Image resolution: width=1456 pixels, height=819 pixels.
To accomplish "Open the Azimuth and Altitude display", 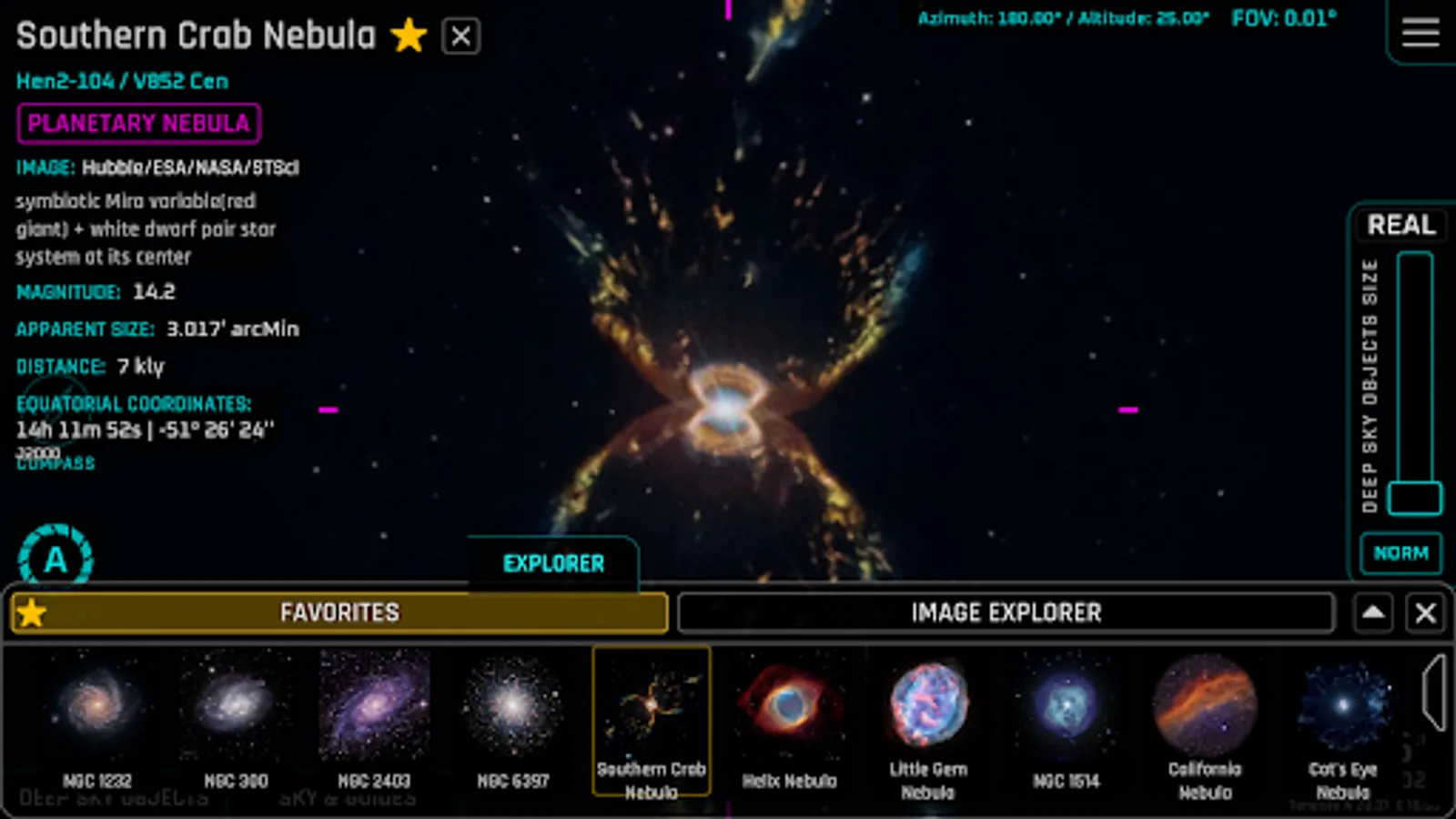I will pyautogui.click(x=1060, y=15).
